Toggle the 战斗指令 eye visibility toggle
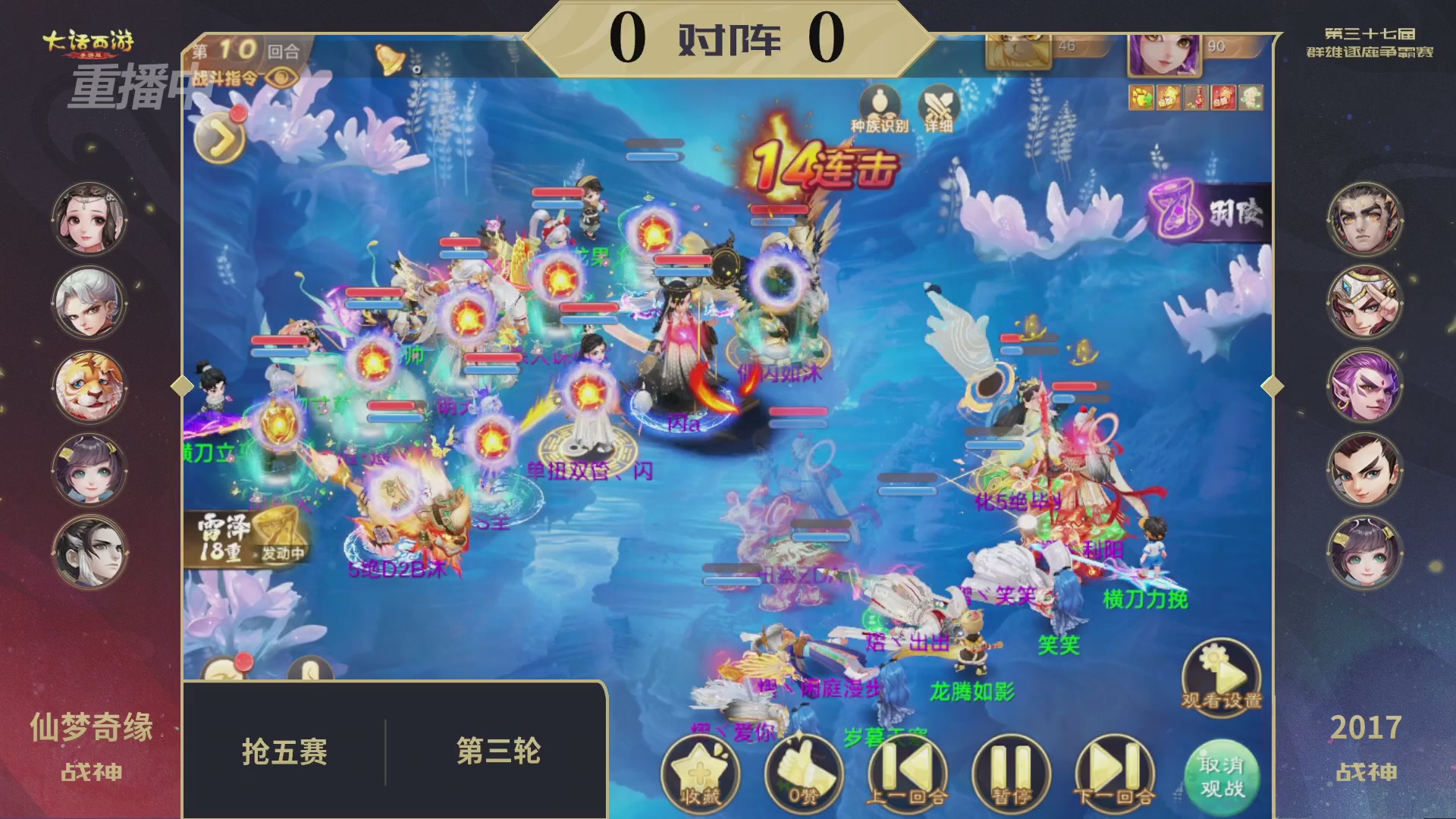The image size is (1456, 819). coord(281,78)
